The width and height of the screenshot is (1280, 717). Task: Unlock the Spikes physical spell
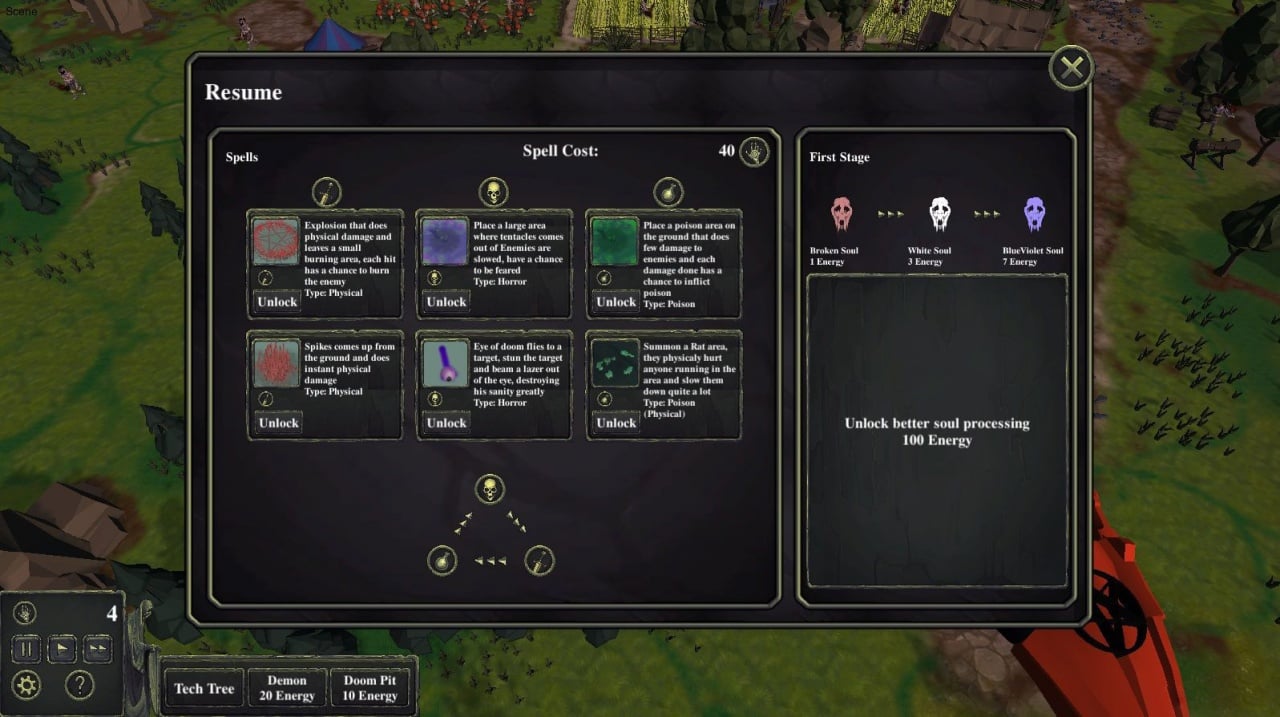(x=278, y=423)
